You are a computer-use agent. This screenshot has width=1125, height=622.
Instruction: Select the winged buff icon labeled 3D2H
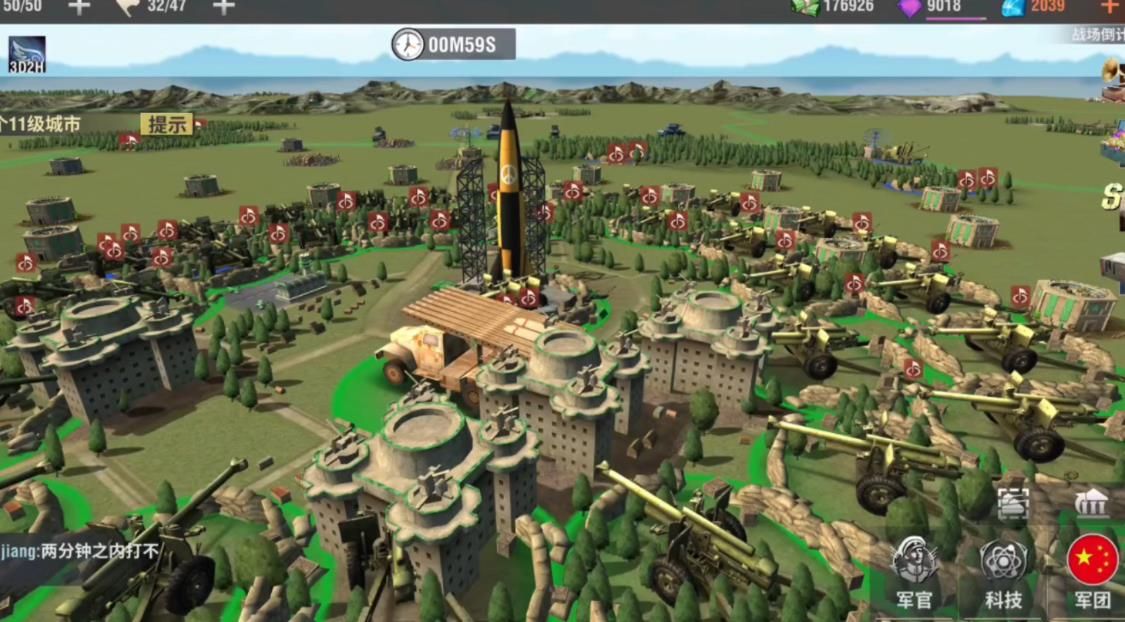click(27, 54)
